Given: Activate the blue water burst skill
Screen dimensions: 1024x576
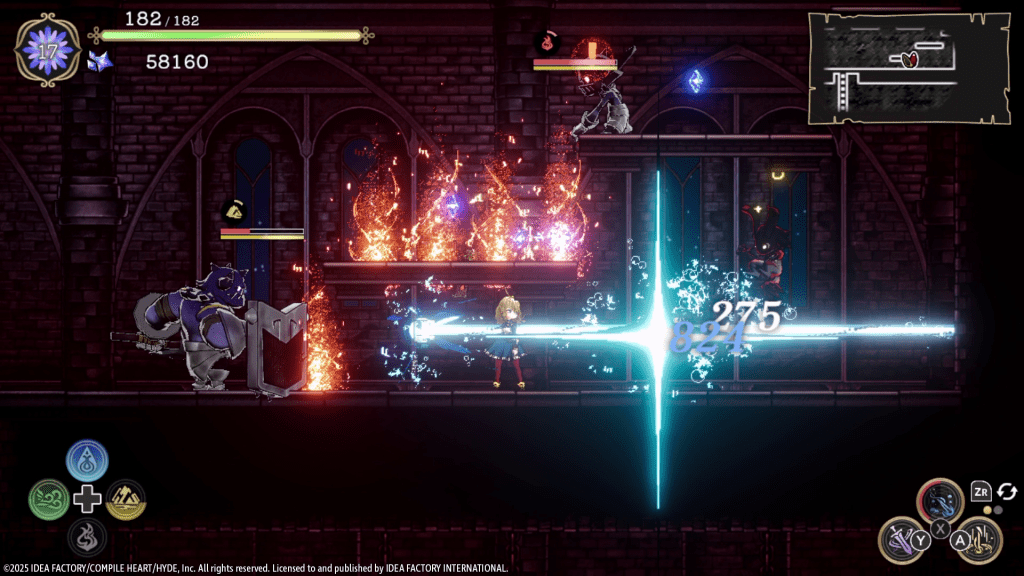Looking at the screenshot, I should pos(941,500).
